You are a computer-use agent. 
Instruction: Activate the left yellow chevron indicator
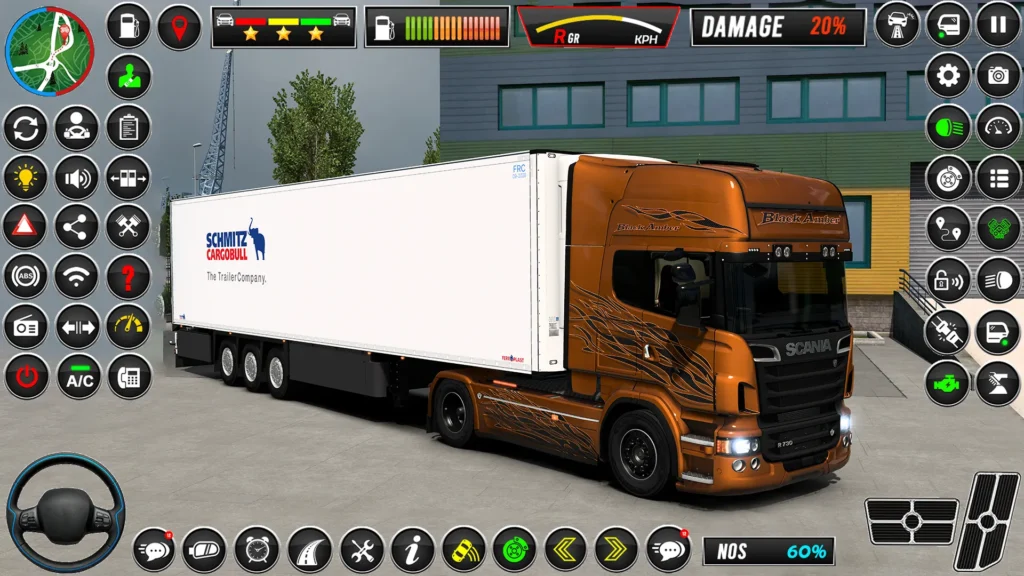point(565,549)
